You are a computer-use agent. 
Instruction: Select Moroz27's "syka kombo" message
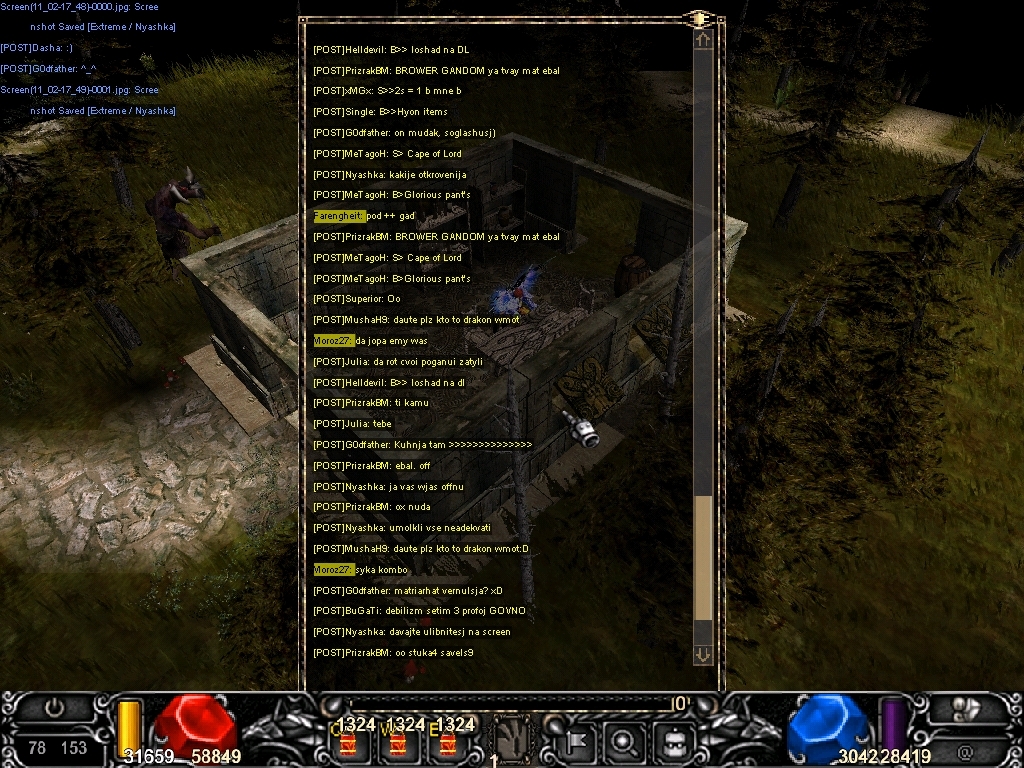click(360, 570)
